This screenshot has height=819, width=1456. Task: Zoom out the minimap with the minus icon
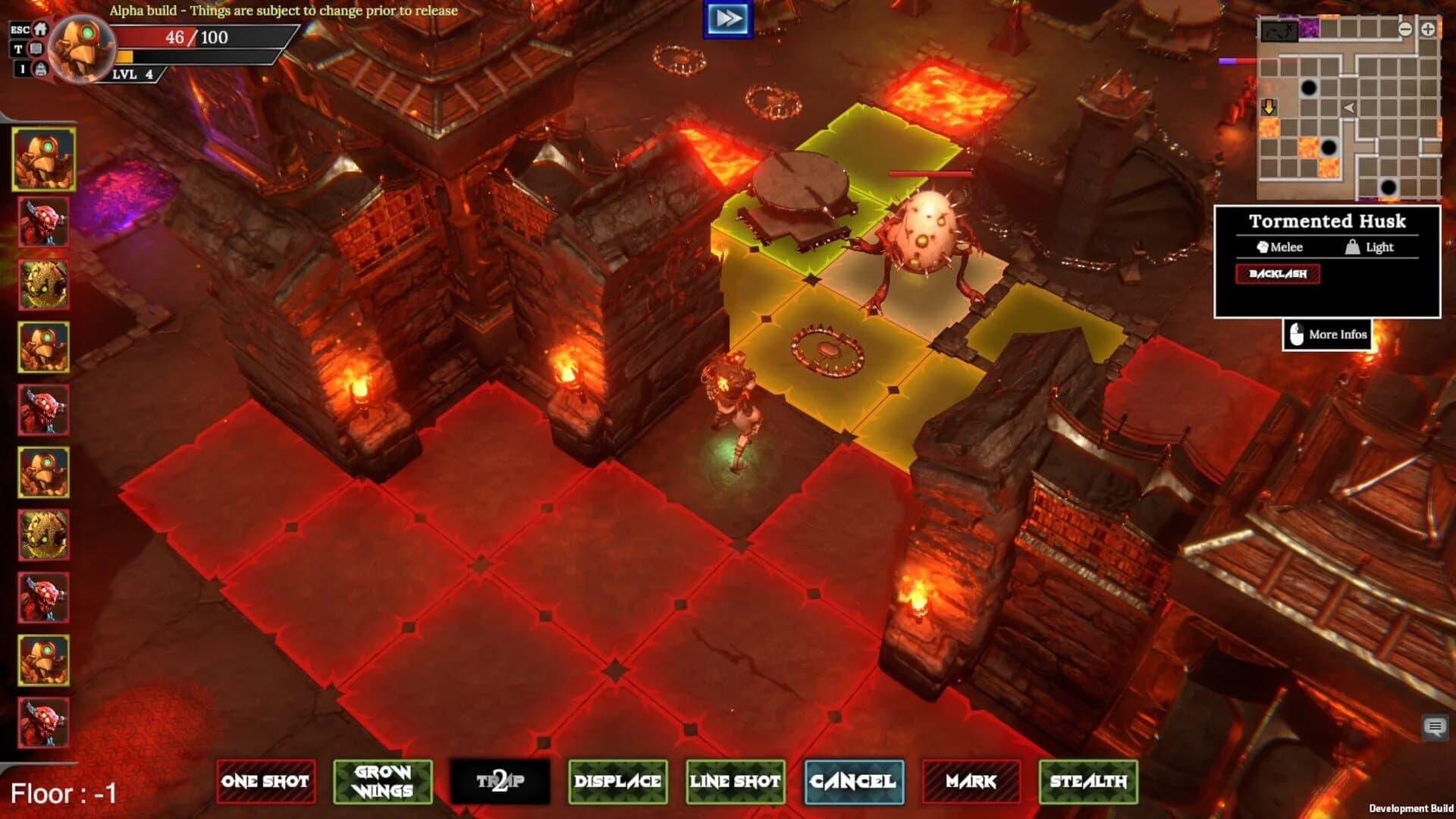(x=1406, y=30)
